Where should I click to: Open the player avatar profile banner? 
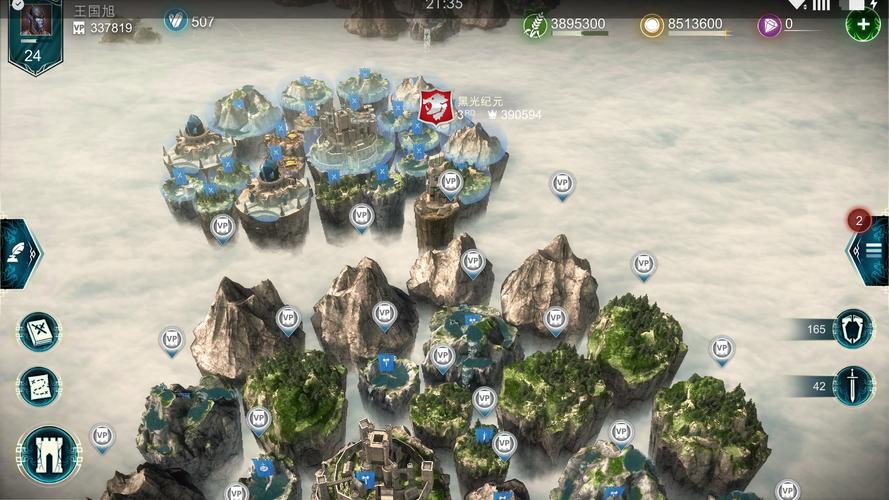click(33, 32)
